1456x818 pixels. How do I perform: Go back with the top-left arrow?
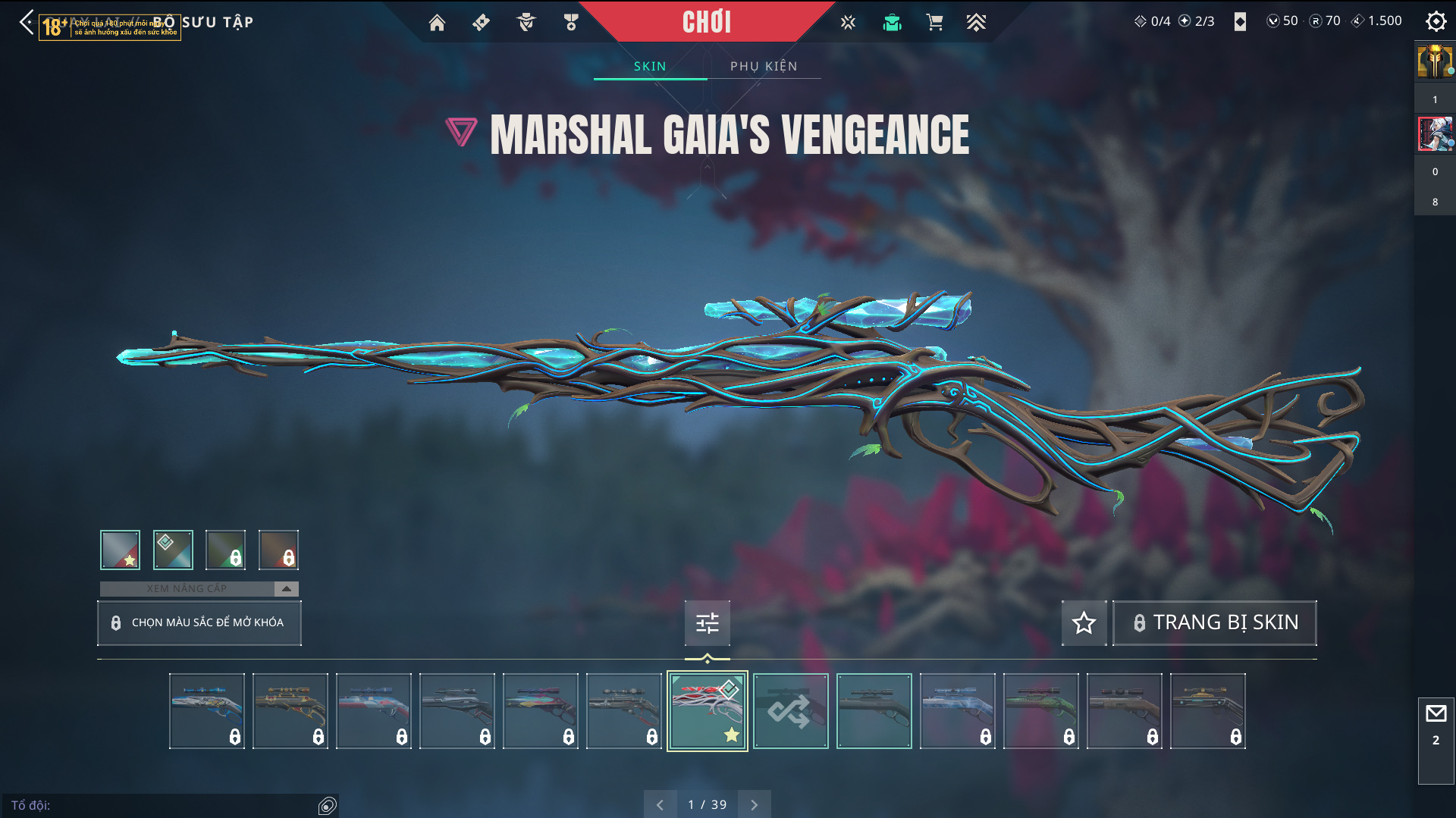[x=27, y=22]
